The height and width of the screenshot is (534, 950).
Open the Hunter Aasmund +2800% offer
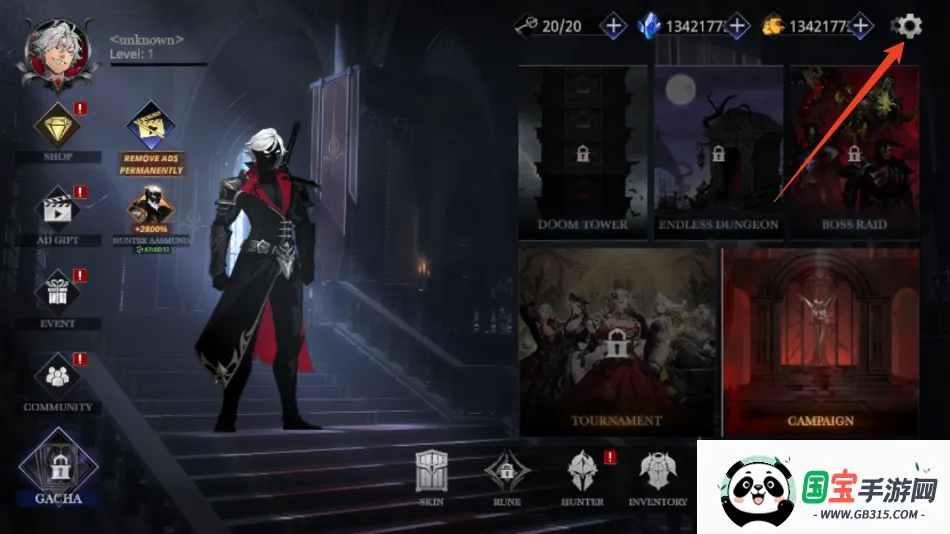(152, 216)
